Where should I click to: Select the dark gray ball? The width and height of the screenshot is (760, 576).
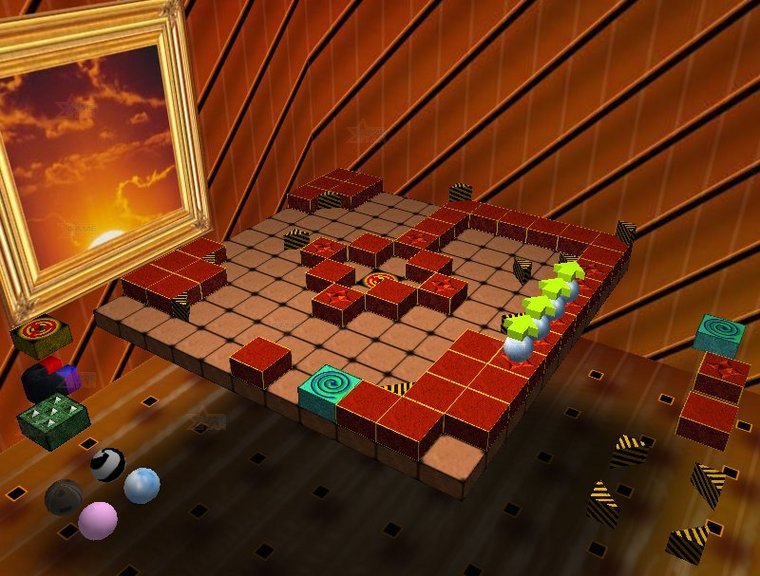[64, 497]
